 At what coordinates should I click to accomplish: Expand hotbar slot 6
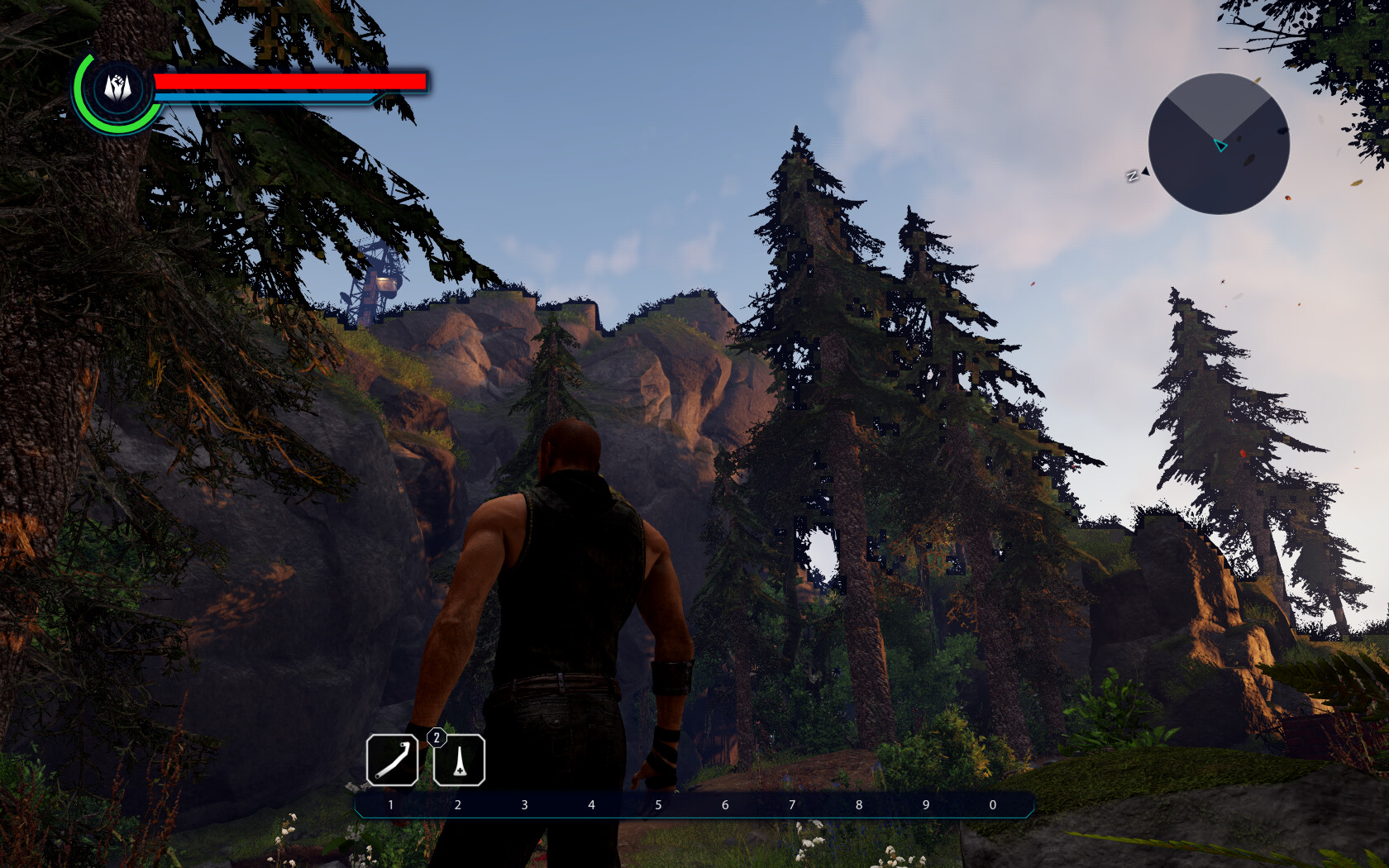click(x=725, y=804)
